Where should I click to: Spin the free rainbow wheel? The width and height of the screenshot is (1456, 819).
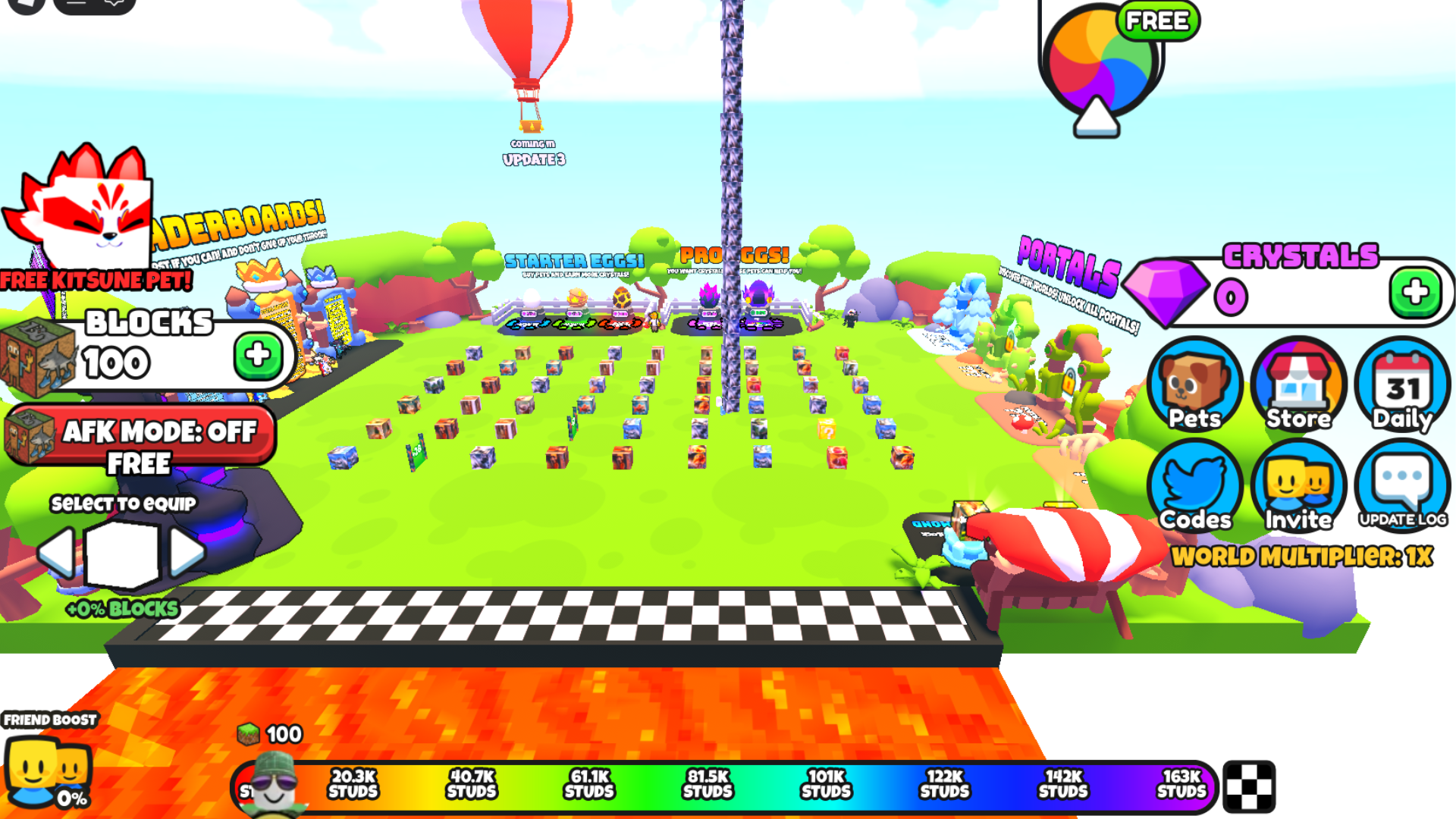tap(1101, 64)
